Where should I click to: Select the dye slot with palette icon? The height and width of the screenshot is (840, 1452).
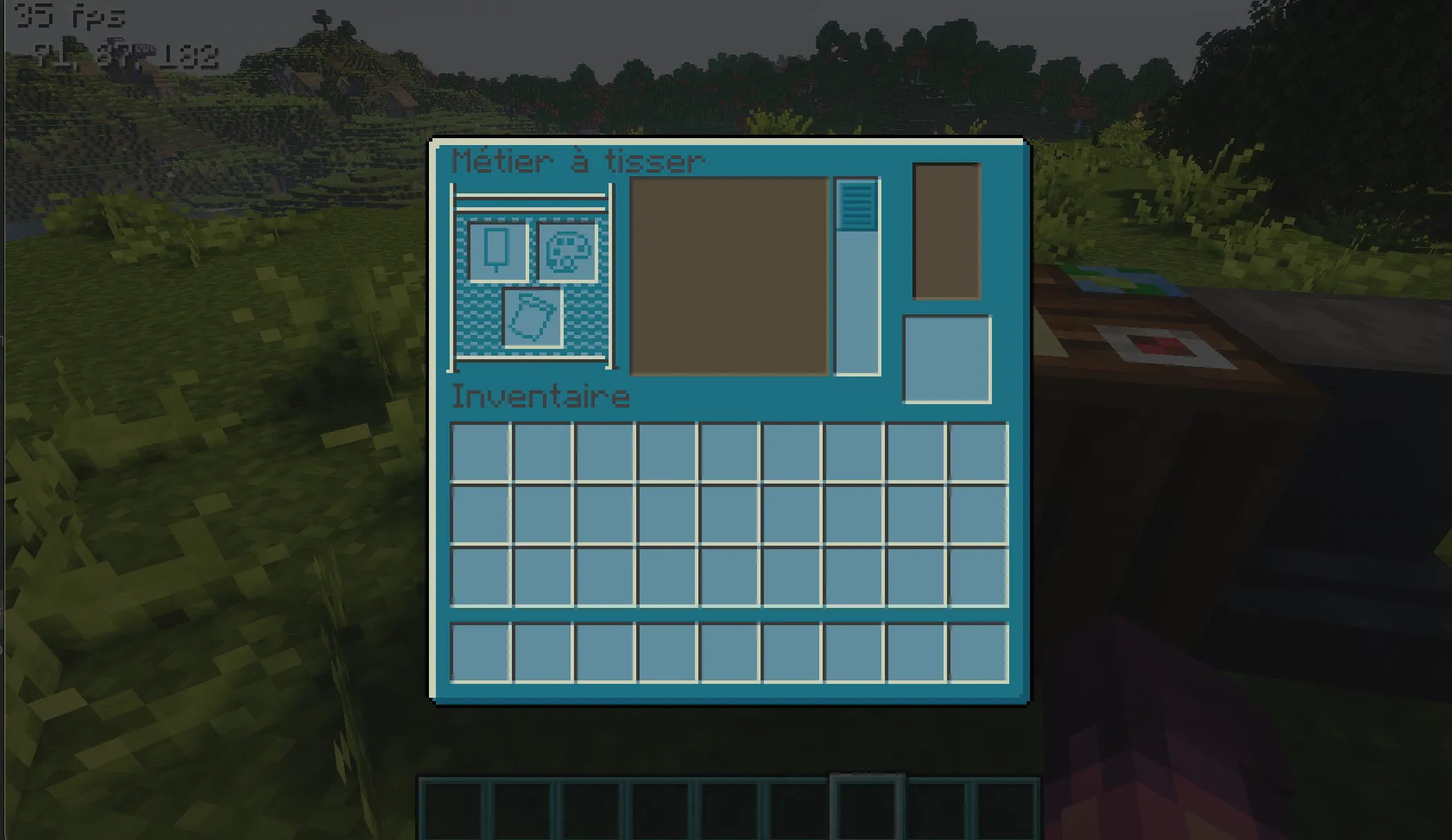coord(566,252)
